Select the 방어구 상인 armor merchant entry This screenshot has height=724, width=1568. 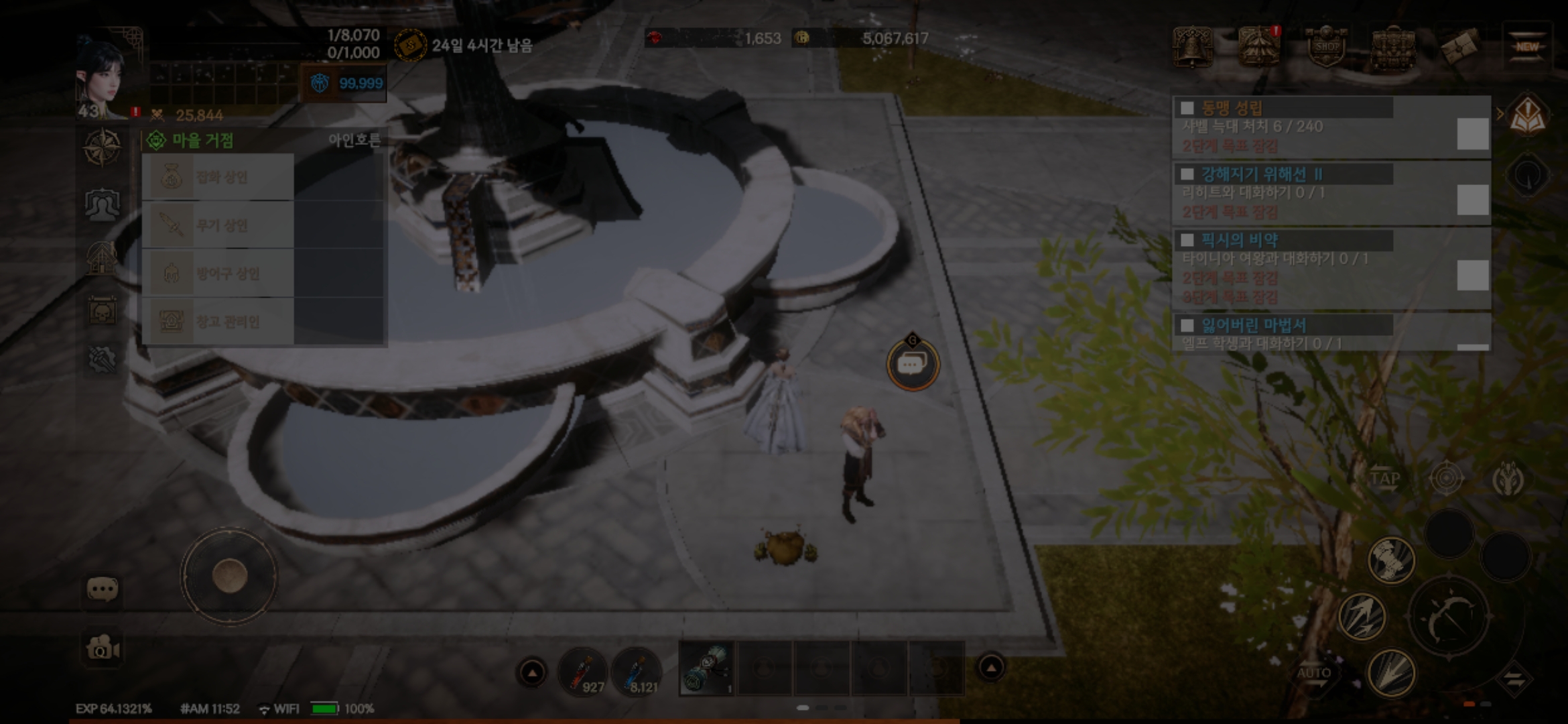(218, 274)
